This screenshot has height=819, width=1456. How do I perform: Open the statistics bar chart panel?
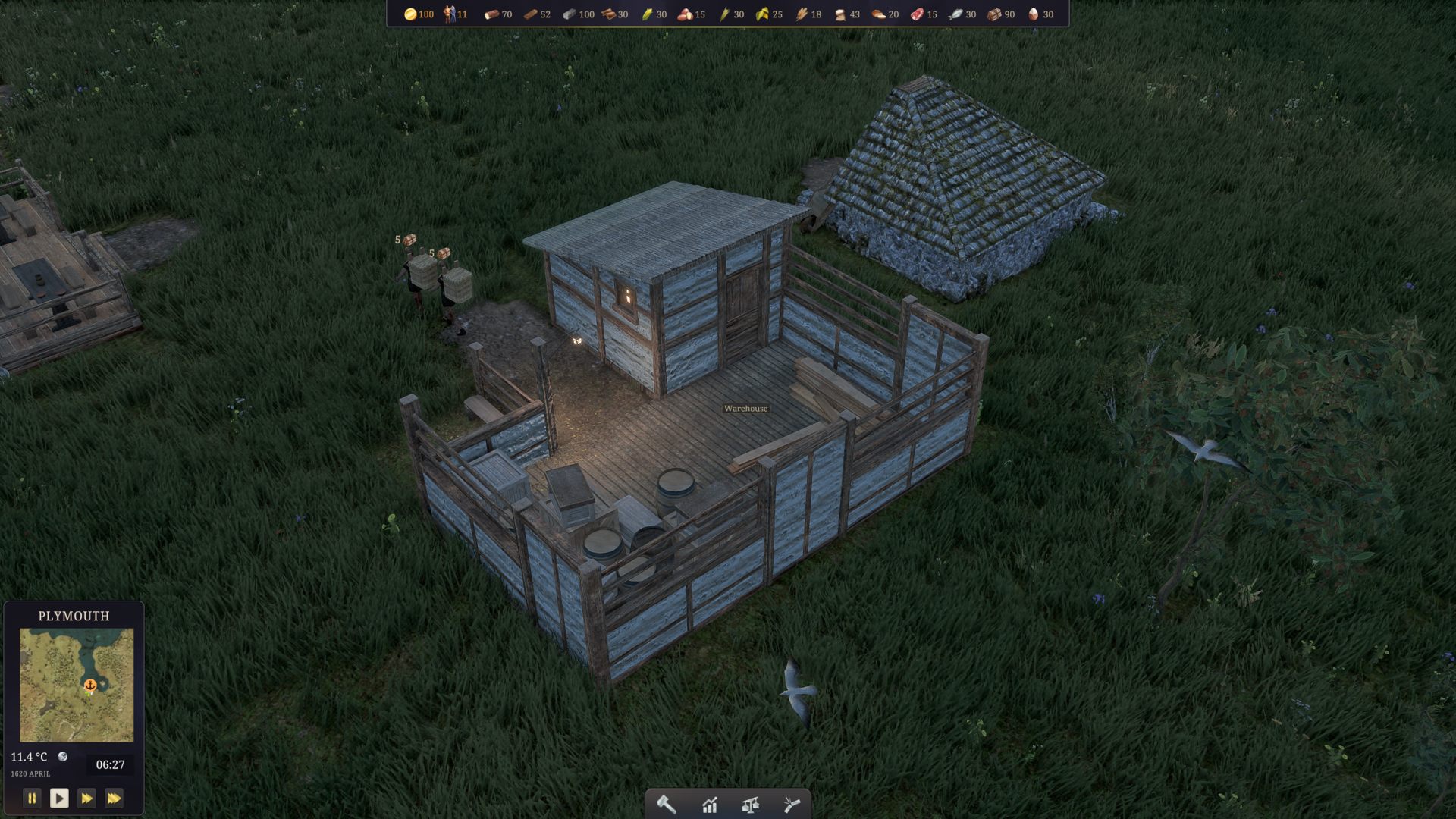pos(709,805)
